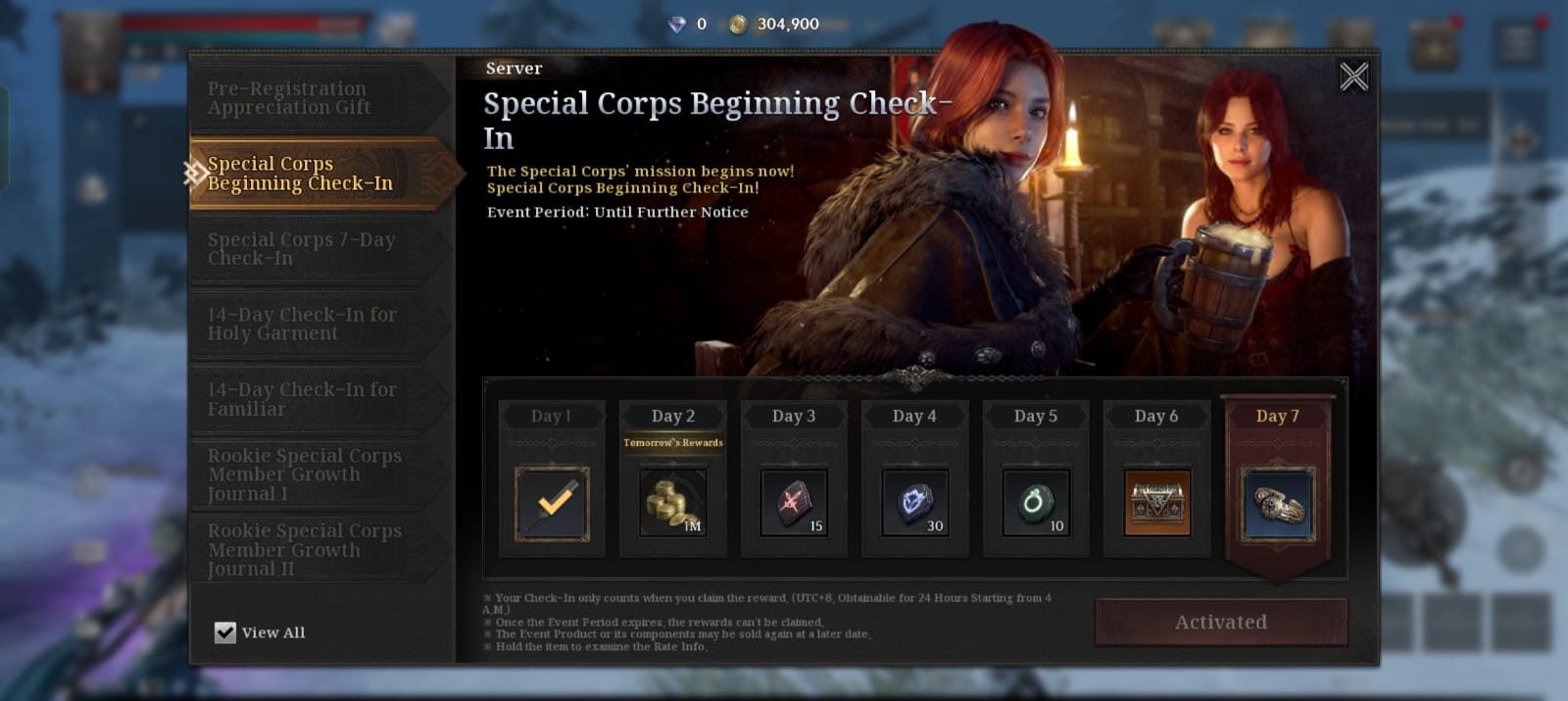Select the Day 1 checkmark reward
Viewport: 1568px width, 701px height.
552,504
